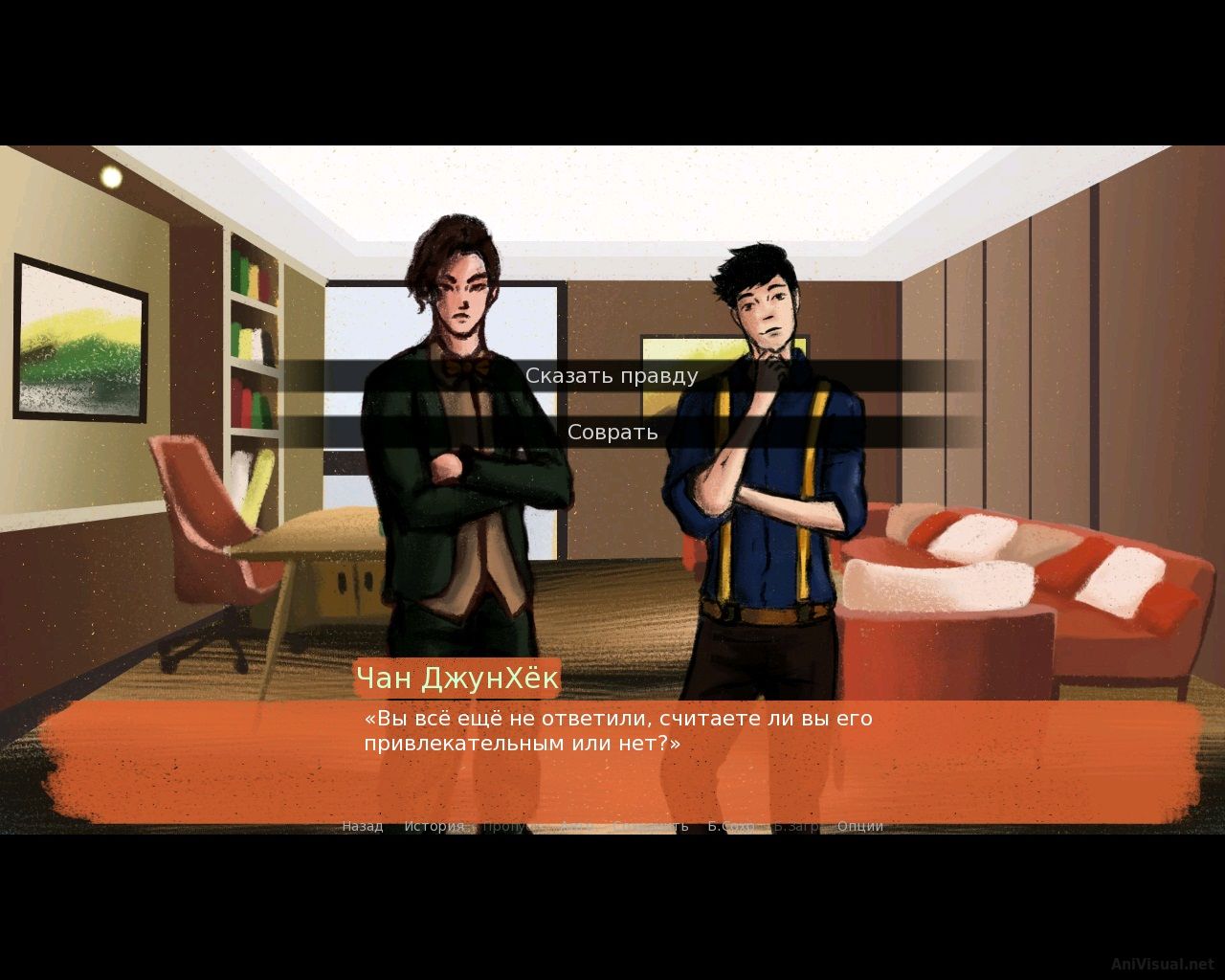Viewport: 1225px width, 980px height.
Task: Select the "Сказать правду" choice
Action: click(612, 375)
